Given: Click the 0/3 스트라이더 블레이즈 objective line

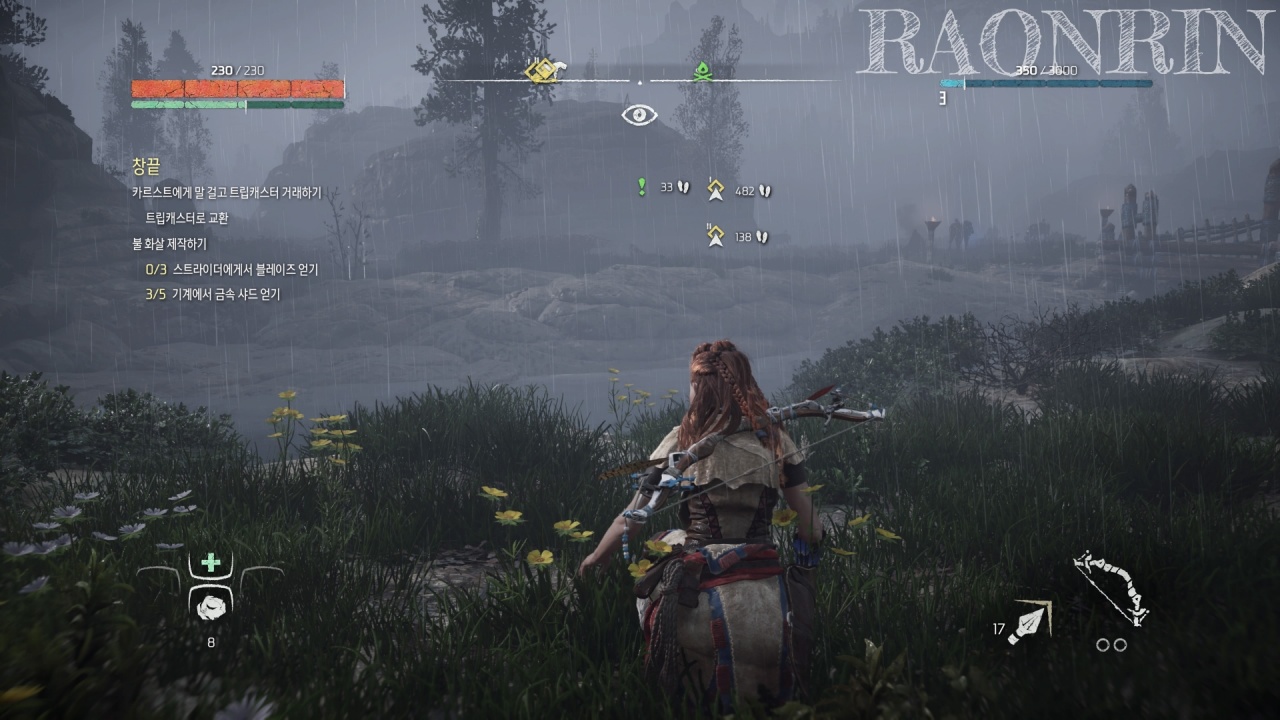Looking at the screenshot, I should (x=231, y=269).
